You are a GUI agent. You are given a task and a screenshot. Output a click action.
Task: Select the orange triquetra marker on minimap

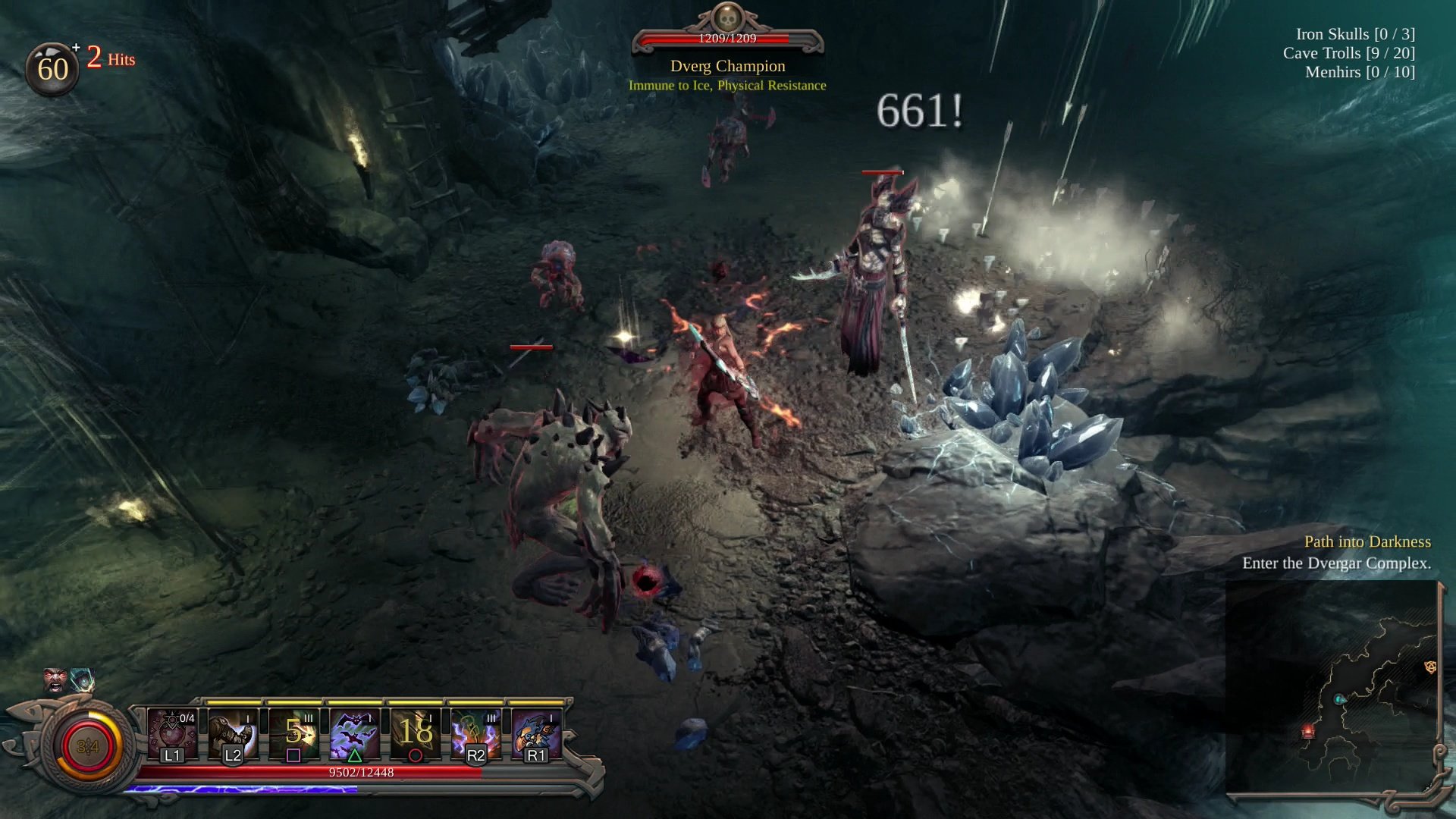pos(1430,667)
